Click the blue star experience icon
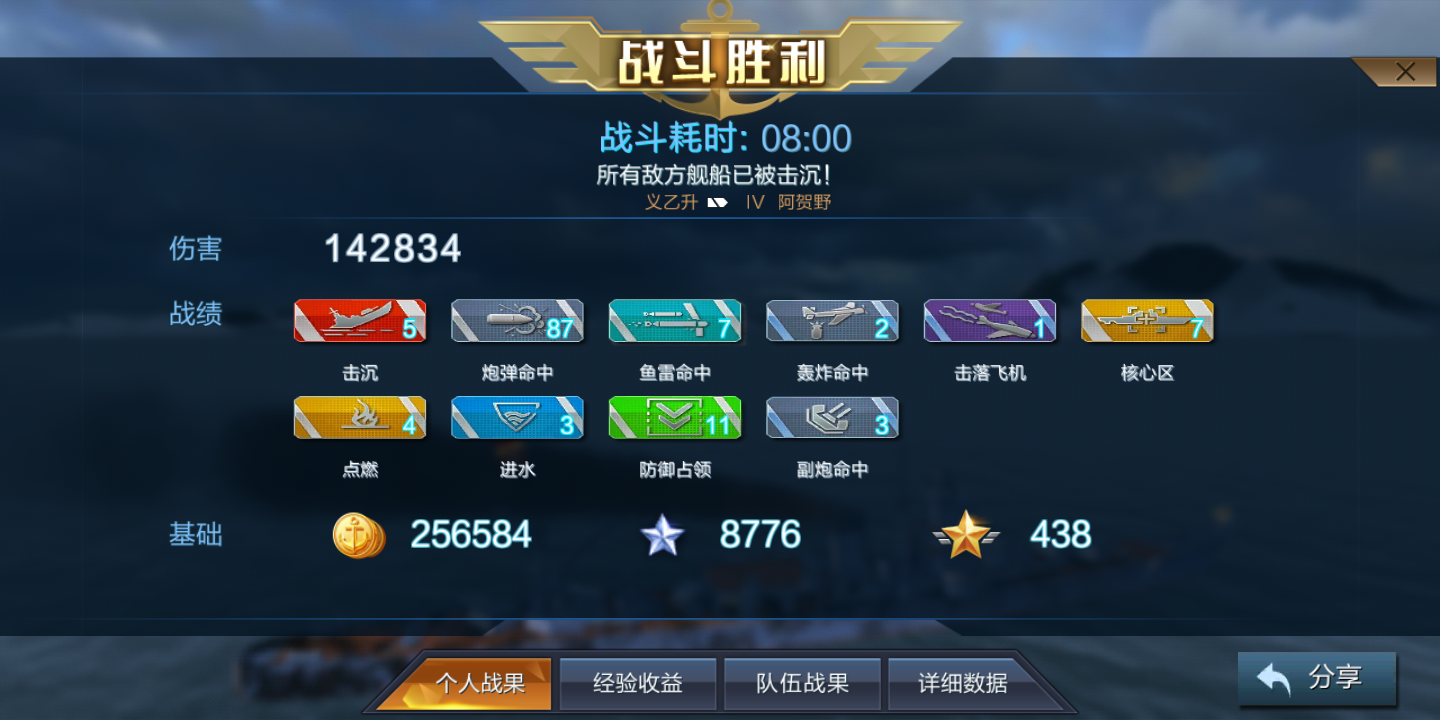This screenshot has width=1440, height=720. coord(662,535)
